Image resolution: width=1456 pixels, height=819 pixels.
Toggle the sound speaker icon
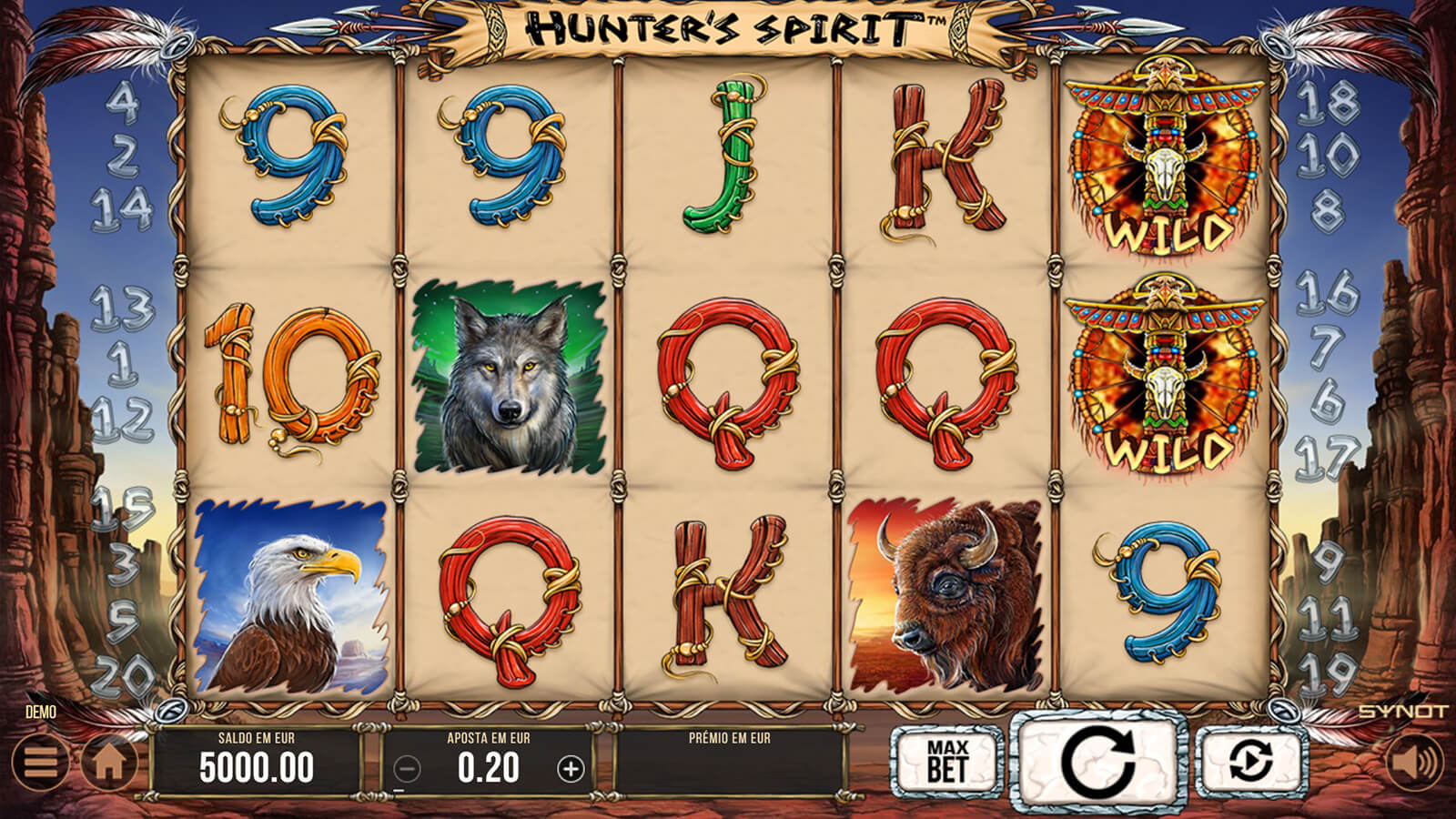point(1414,762)
